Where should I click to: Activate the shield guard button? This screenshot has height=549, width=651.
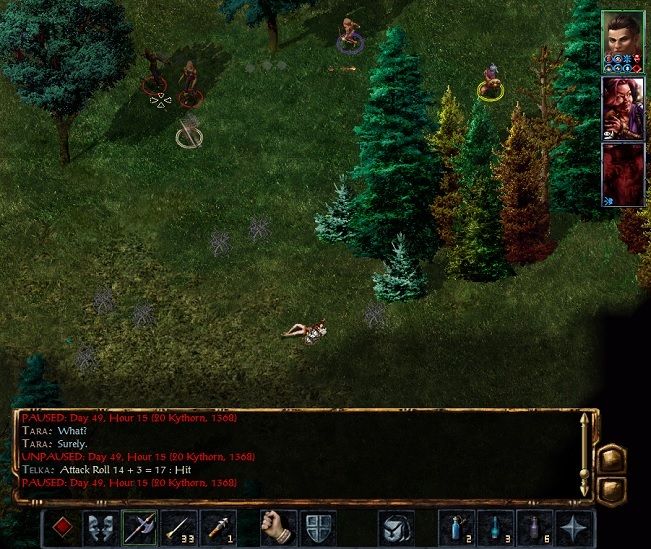click(318, 526)
